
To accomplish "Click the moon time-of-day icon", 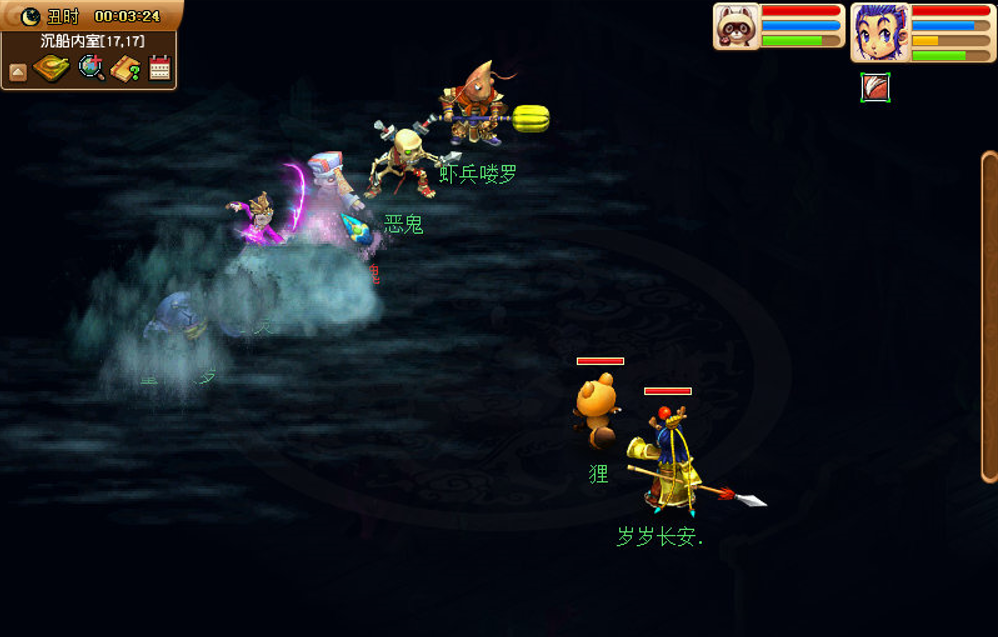I will point(31,15).
